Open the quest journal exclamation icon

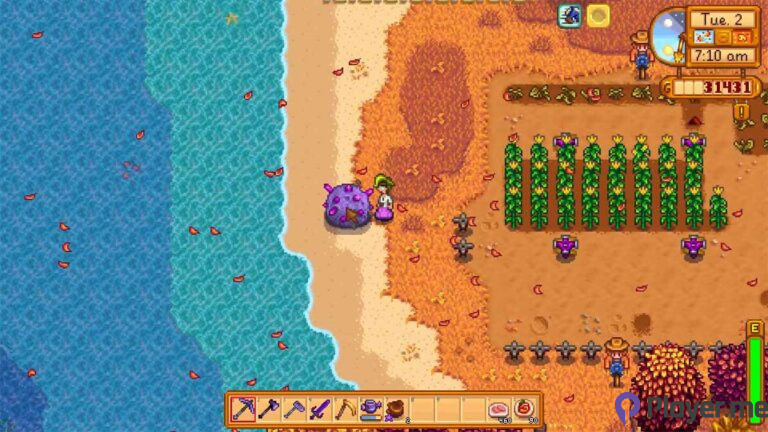coord(741,111)
